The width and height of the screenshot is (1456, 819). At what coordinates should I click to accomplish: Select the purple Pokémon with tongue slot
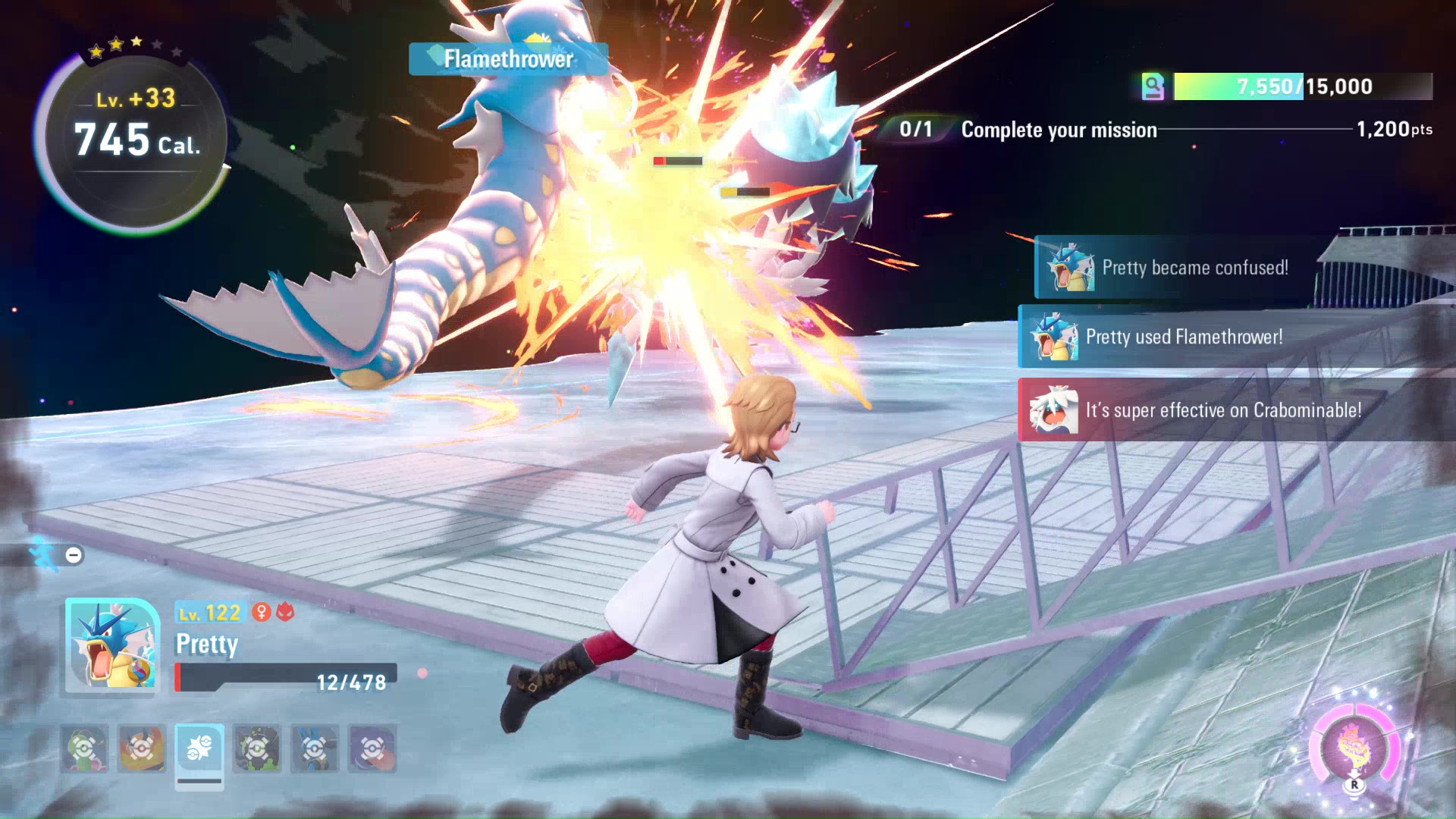[x=372, y=748]
